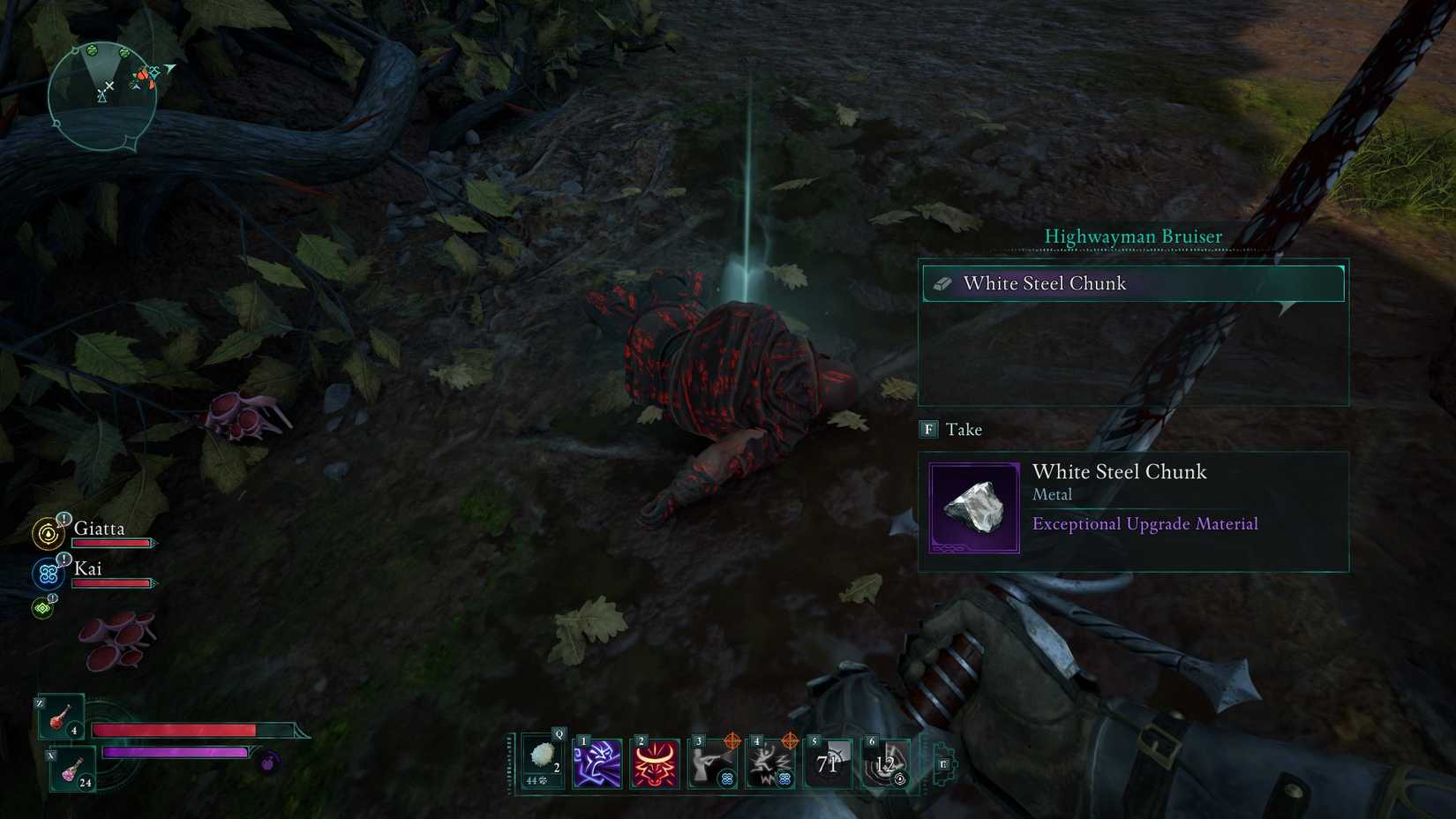
Task: Select the ammo slot showing 71
Action: click(x=828, y=761)
